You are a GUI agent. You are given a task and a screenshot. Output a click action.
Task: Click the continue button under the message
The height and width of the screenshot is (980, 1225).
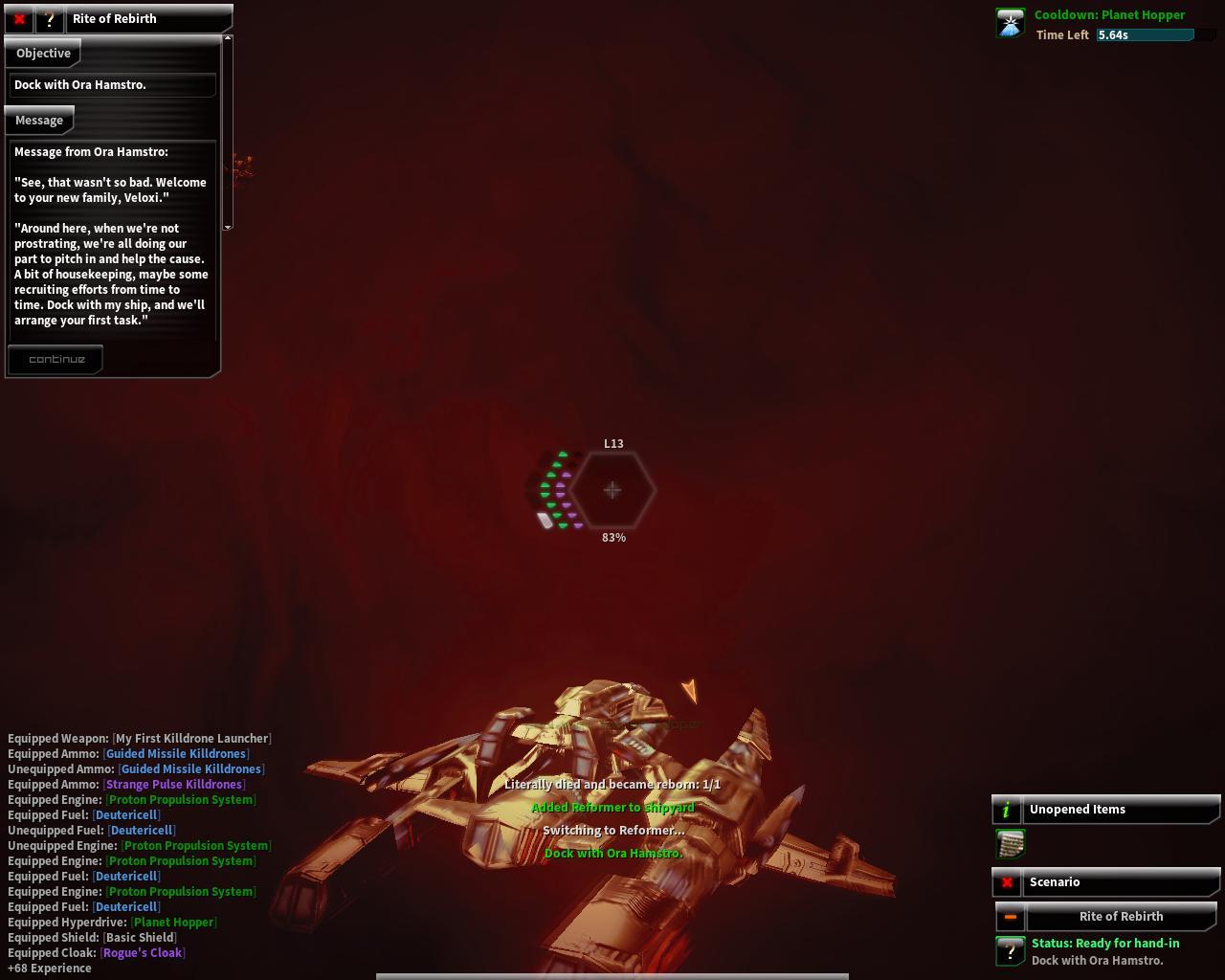[56, 360]
